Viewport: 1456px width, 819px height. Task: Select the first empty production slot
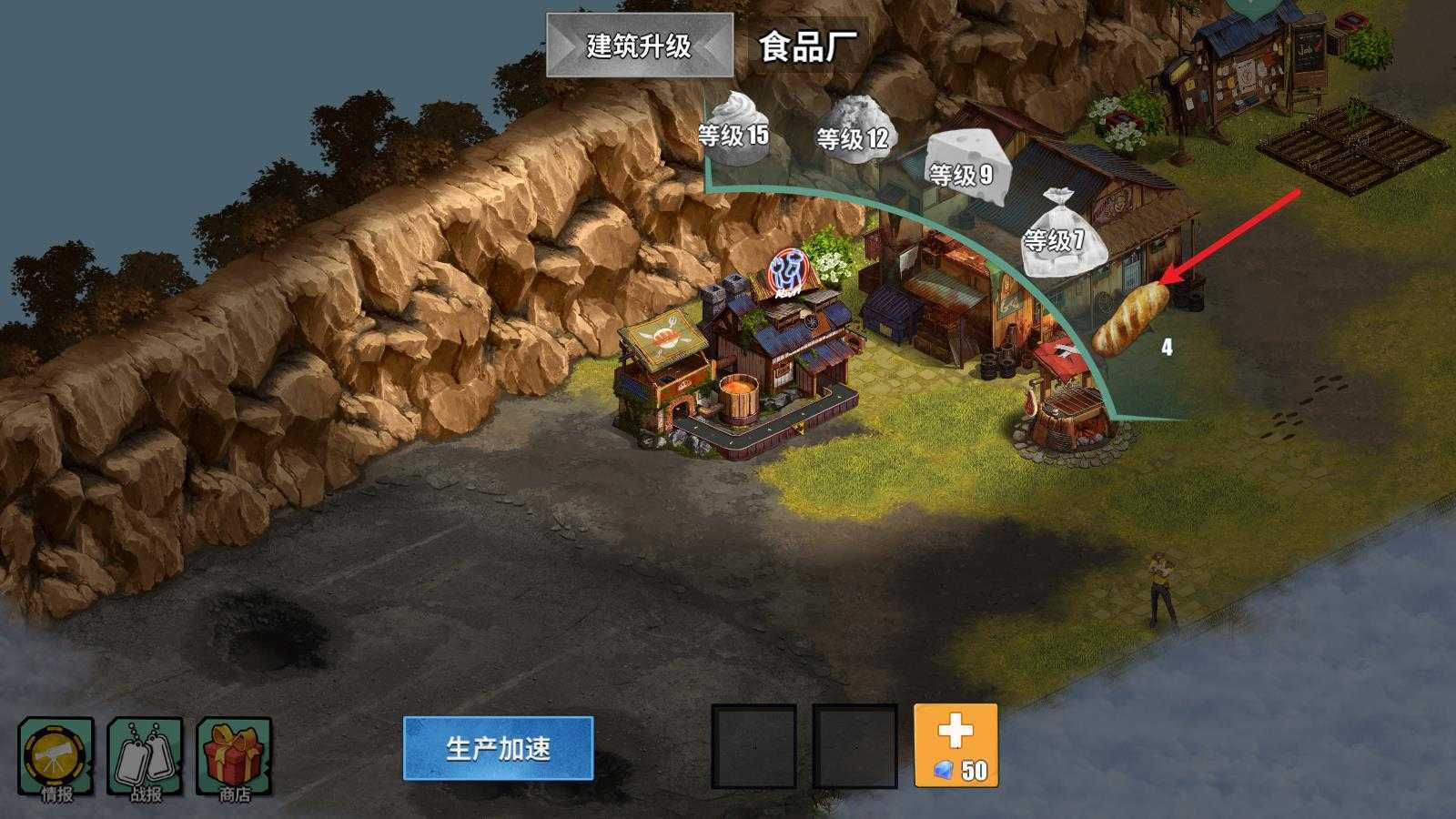pyautogui.click(x=755, y=746)
